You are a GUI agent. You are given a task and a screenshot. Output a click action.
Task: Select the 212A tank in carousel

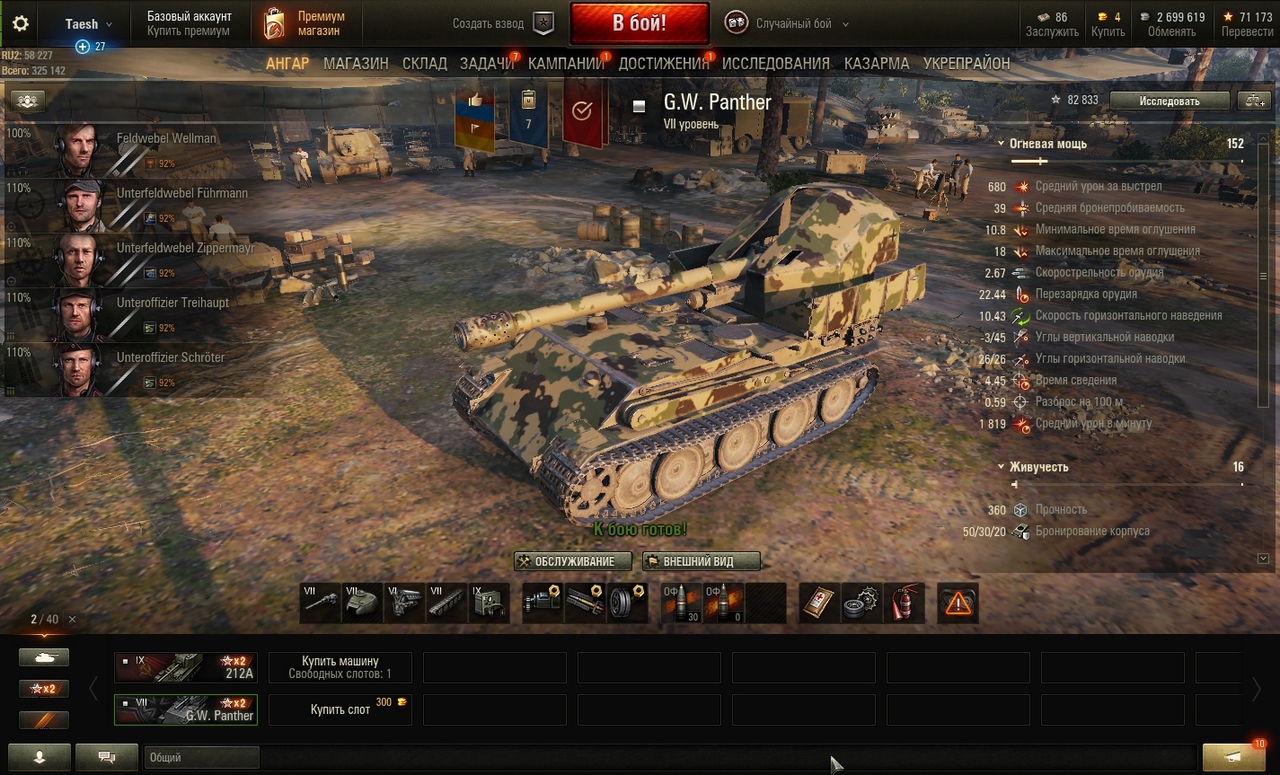(x=185, y=667)
